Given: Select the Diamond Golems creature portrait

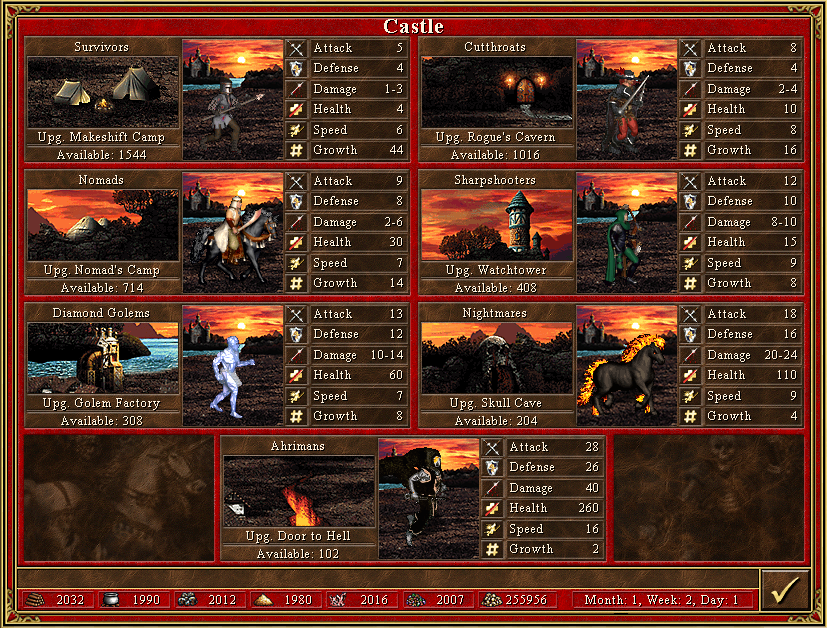Looking at the screenshot, I should [233, 366].
